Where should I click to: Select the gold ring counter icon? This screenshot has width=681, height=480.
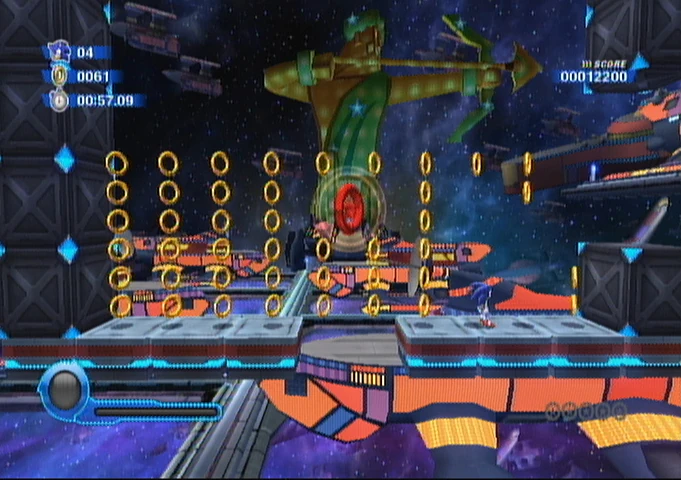[x=59, y=75]
